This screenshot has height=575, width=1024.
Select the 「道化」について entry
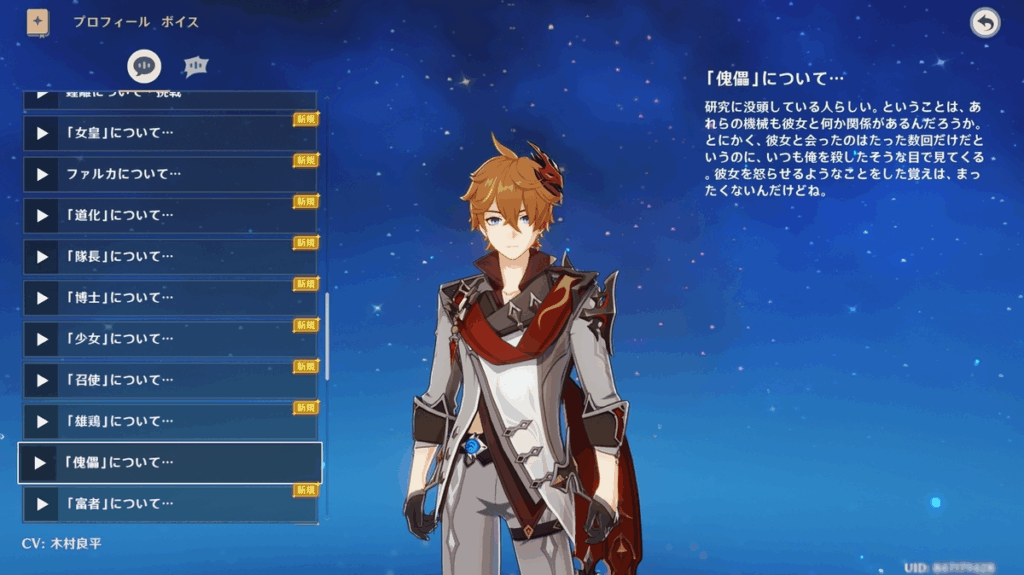click(170, 215)
